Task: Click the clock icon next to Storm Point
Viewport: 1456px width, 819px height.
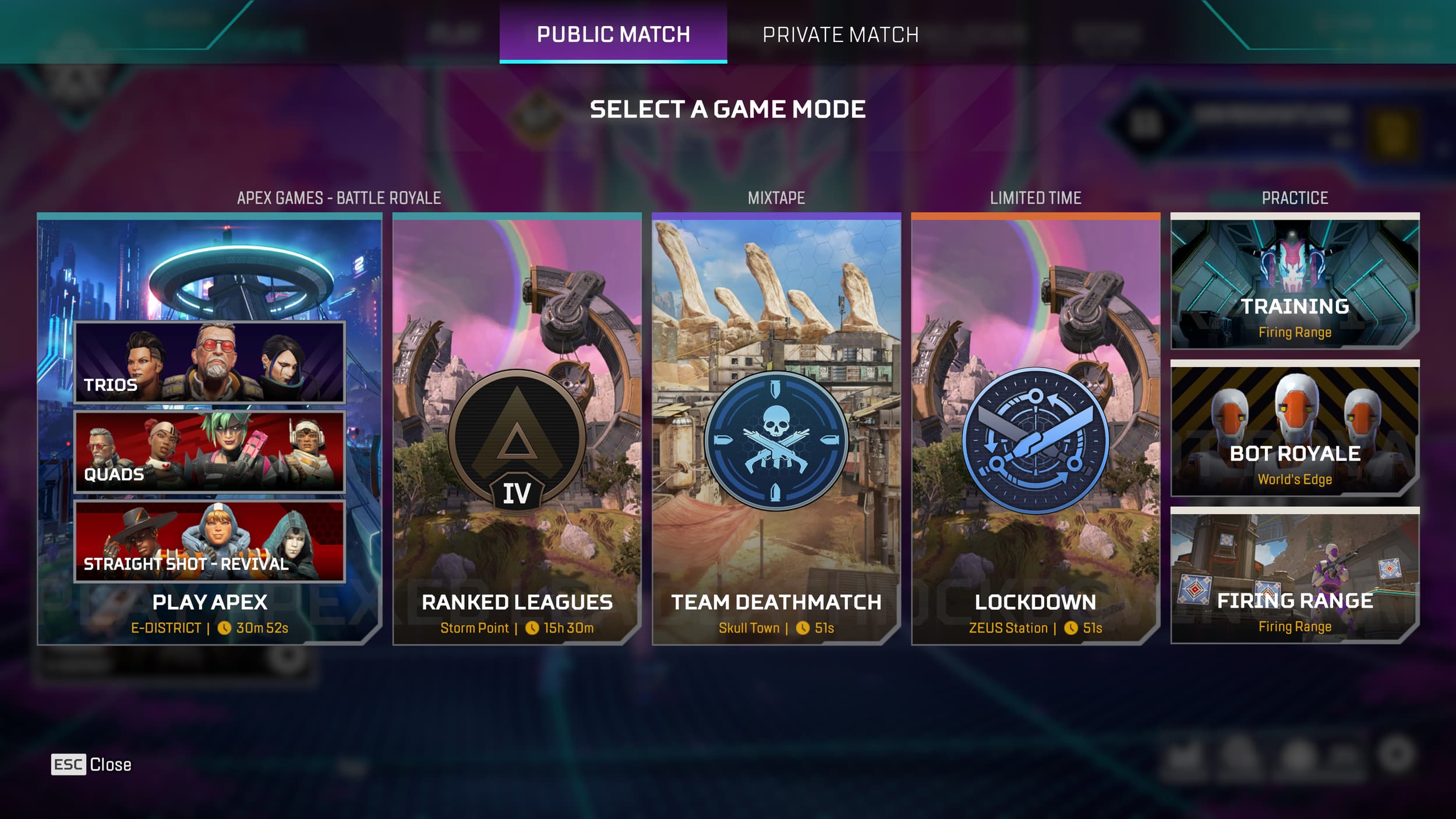Action: [x=533, y=629]
